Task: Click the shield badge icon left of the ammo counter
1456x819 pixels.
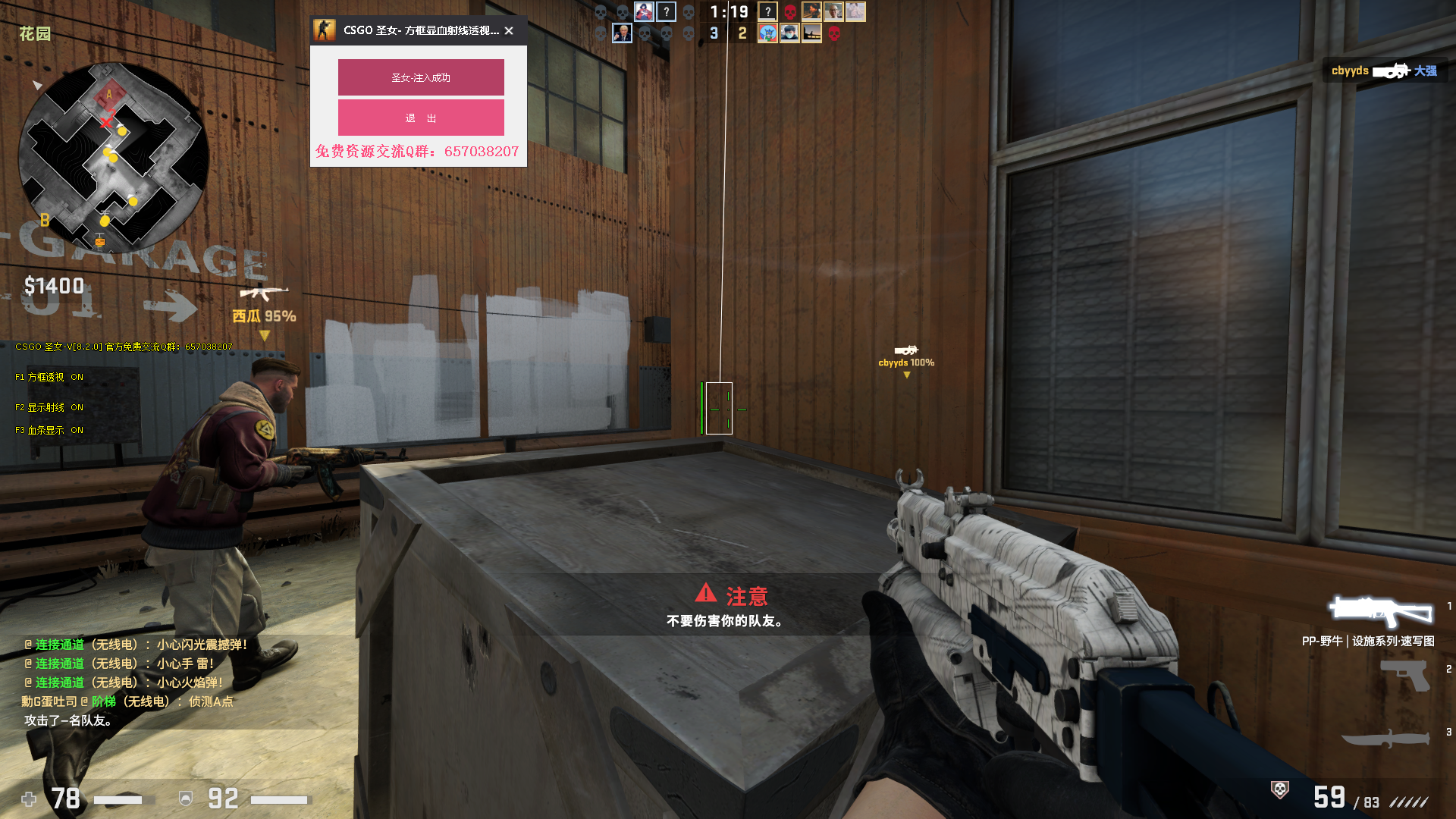Action: pyautogui.click(x=1278, y=789)
